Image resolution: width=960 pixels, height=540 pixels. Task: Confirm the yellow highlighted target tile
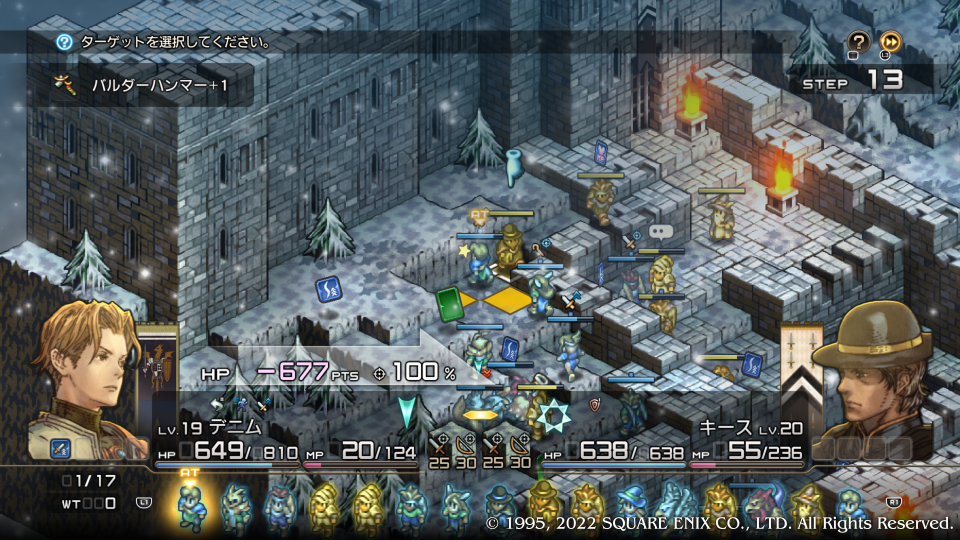[x=508, y=299]
